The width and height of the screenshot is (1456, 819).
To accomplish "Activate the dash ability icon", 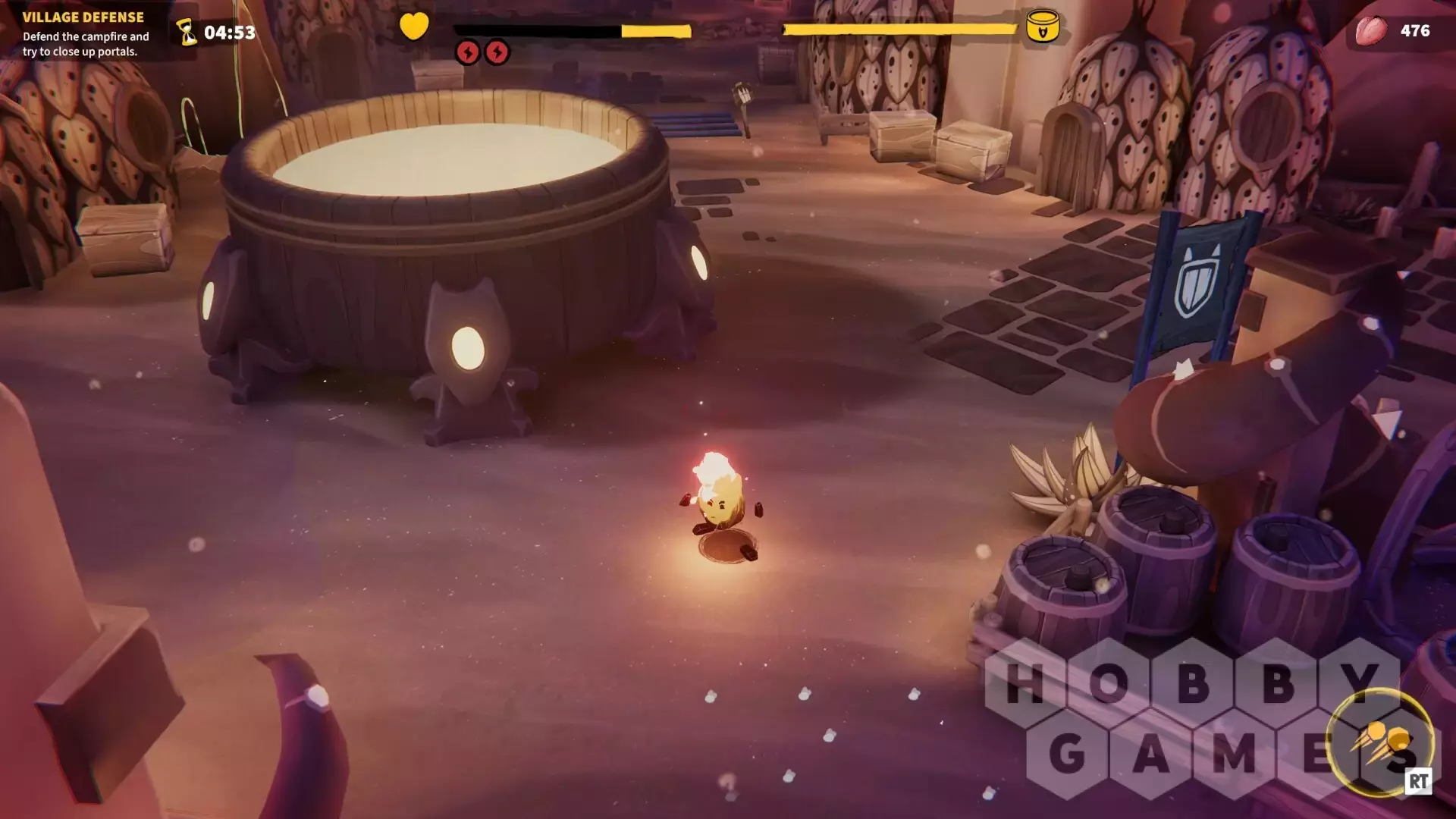I will (x=1380, y=741).
